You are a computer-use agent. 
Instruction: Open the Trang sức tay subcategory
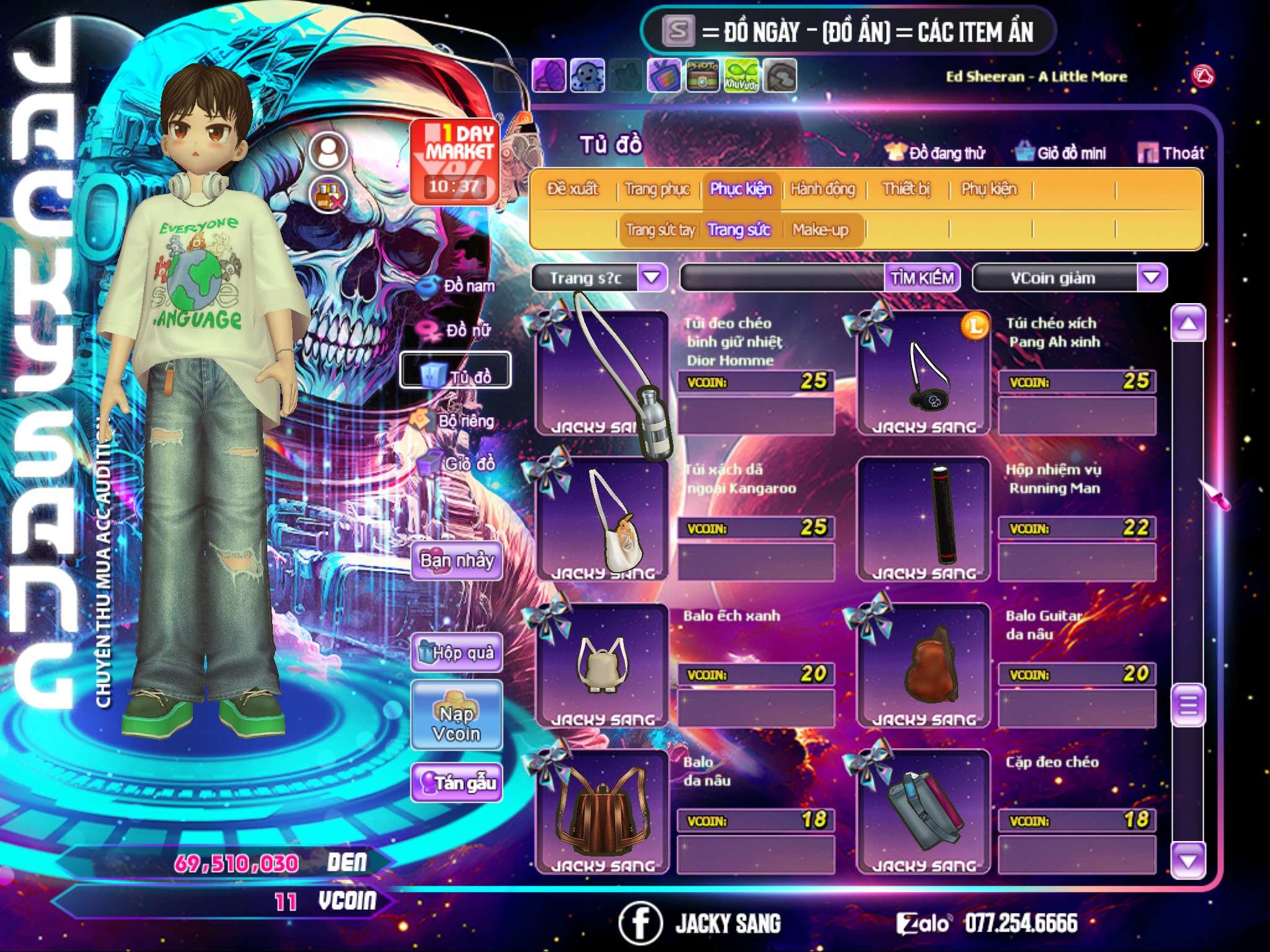click(660, 230)
